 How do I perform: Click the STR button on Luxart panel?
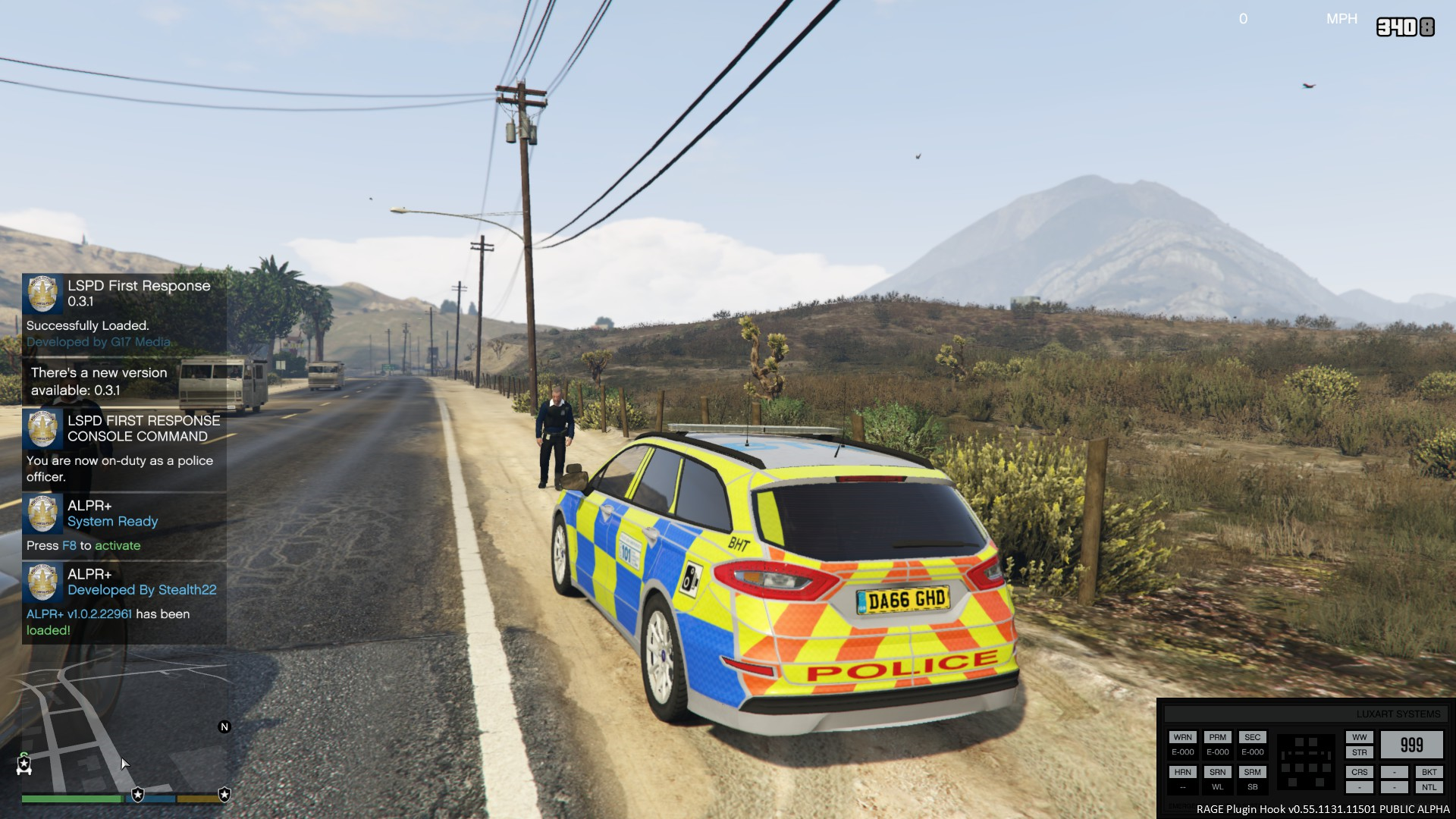pos(1359,752)
